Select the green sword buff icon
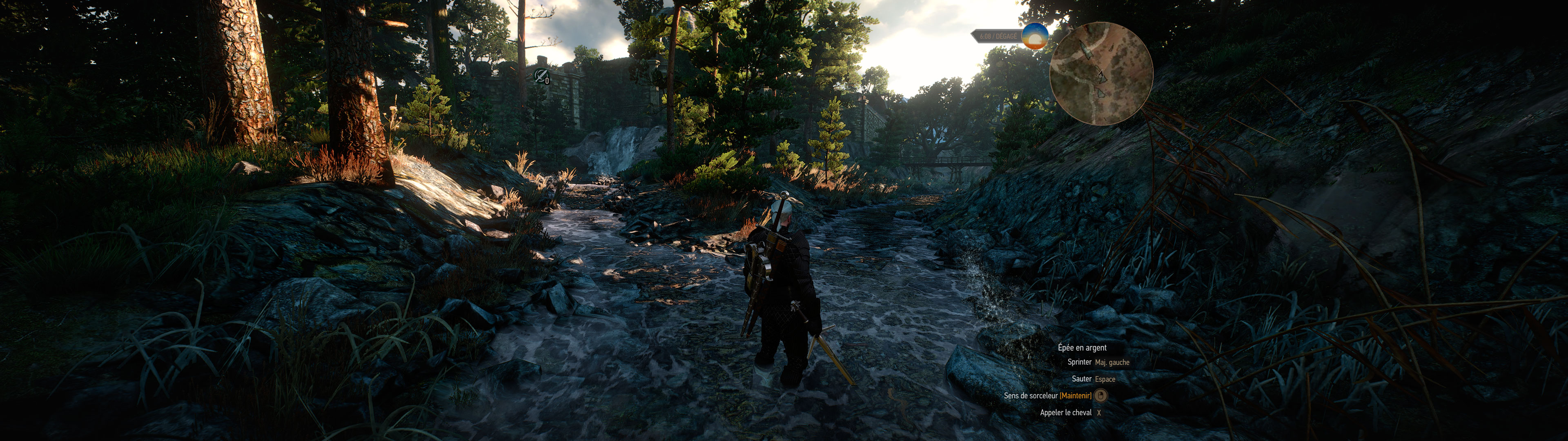Image resolution: width=1568 pixels, height=441 pixels. tap(540, 76)
